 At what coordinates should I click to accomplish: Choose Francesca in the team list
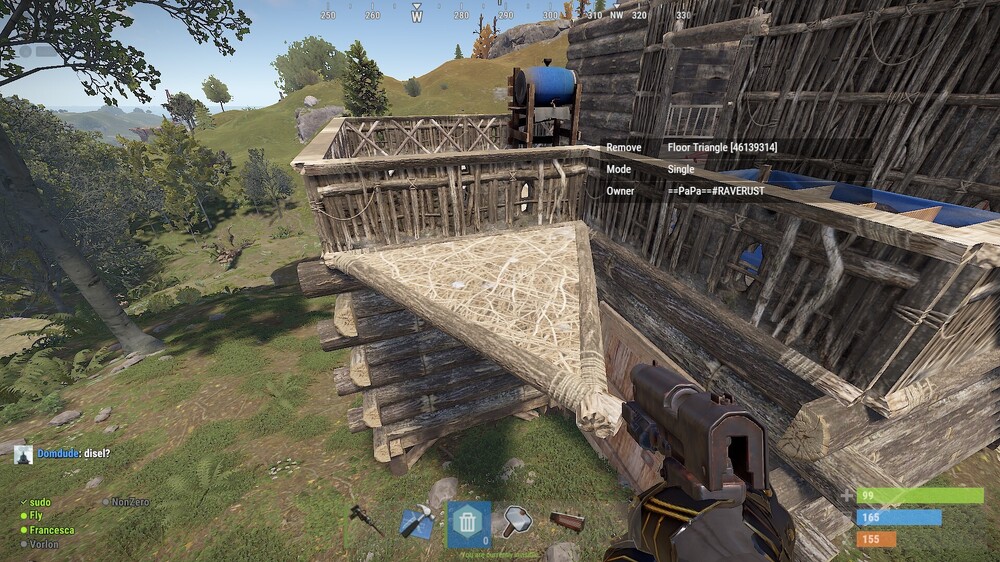click(x=50, y=530)
